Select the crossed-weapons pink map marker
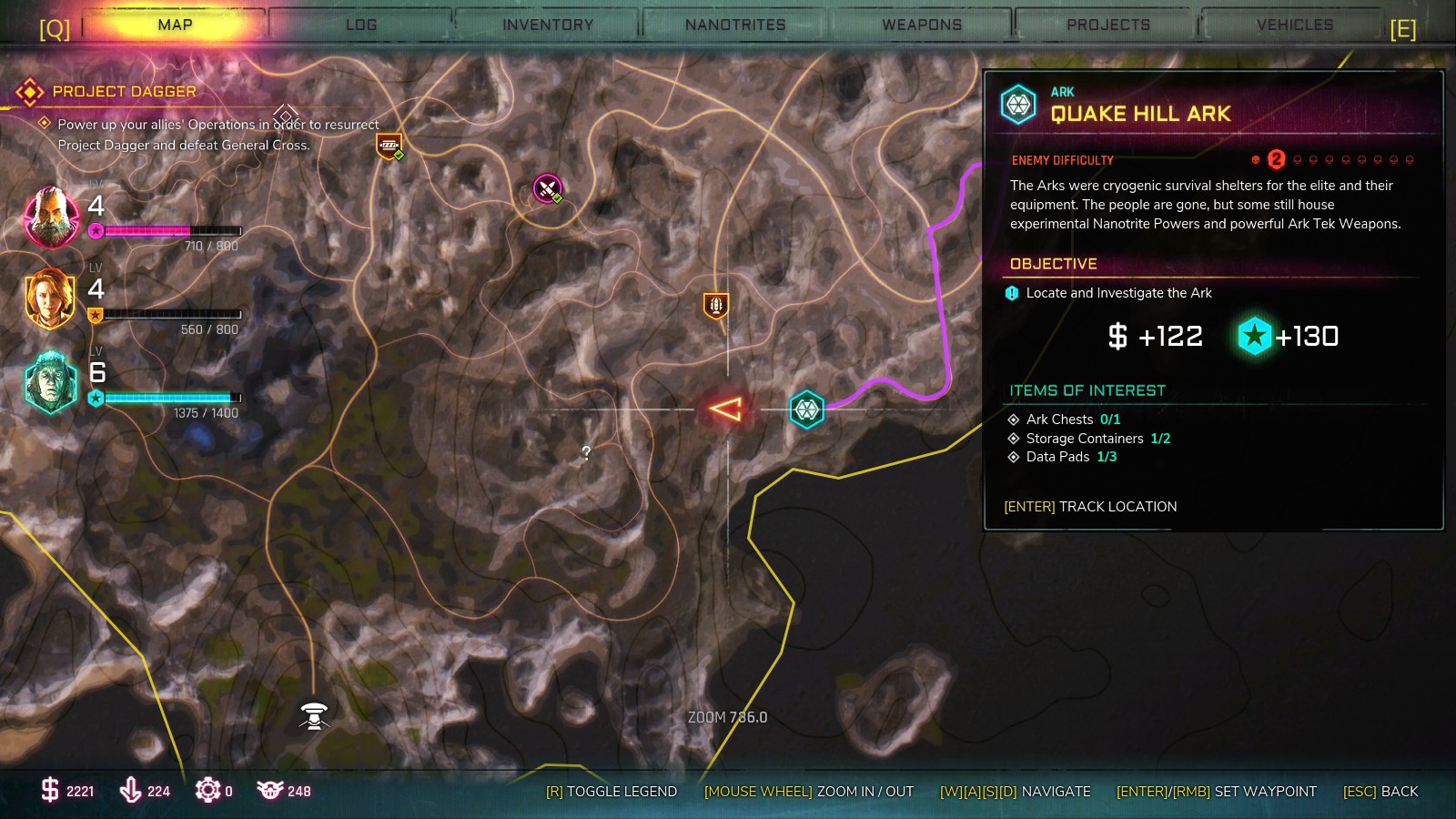This screenshot has height=819, width=1456. pyautogui.click(x=547, y=188)
